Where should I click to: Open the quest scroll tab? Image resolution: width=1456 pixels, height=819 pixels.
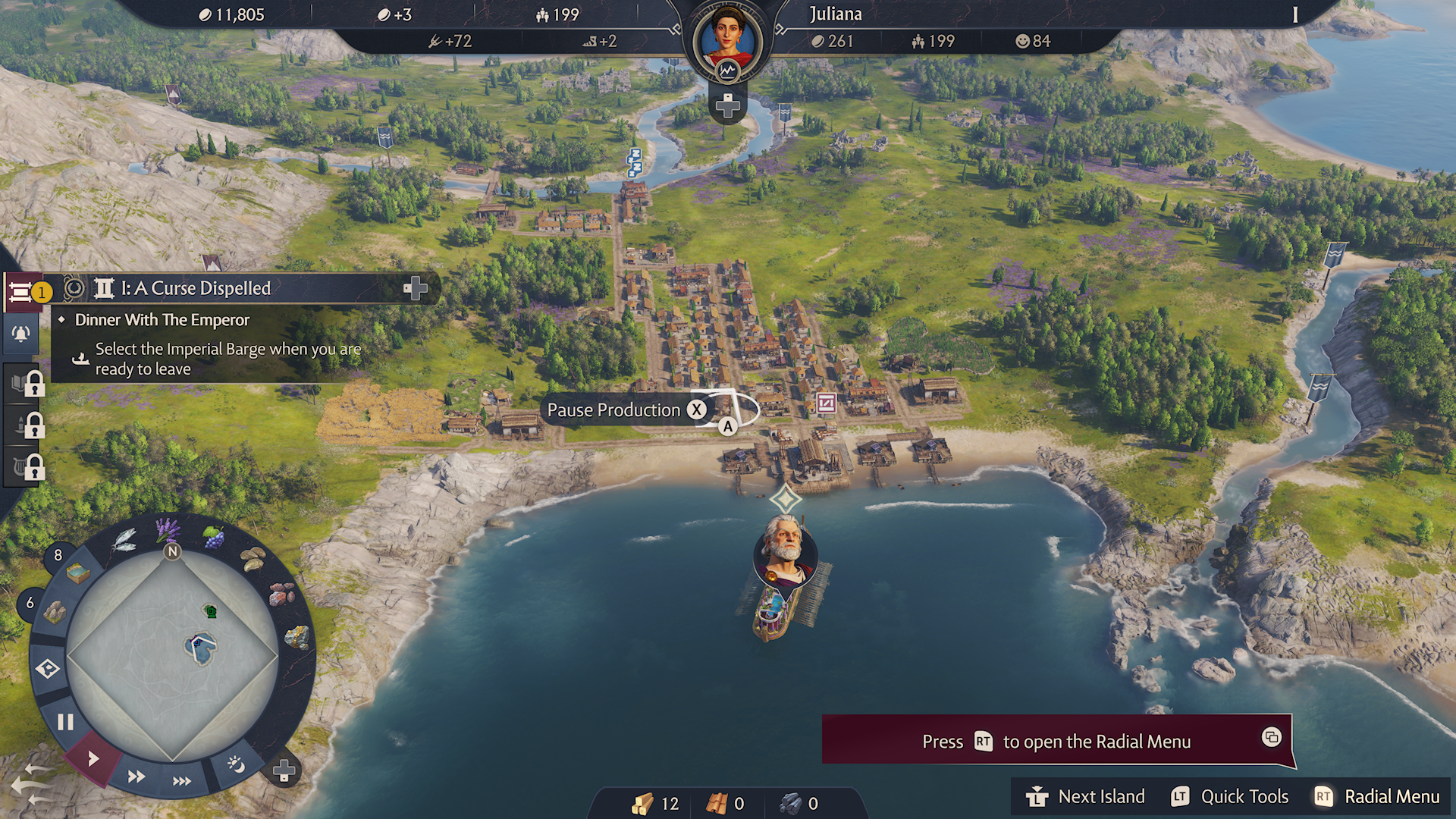coord(21,291)
